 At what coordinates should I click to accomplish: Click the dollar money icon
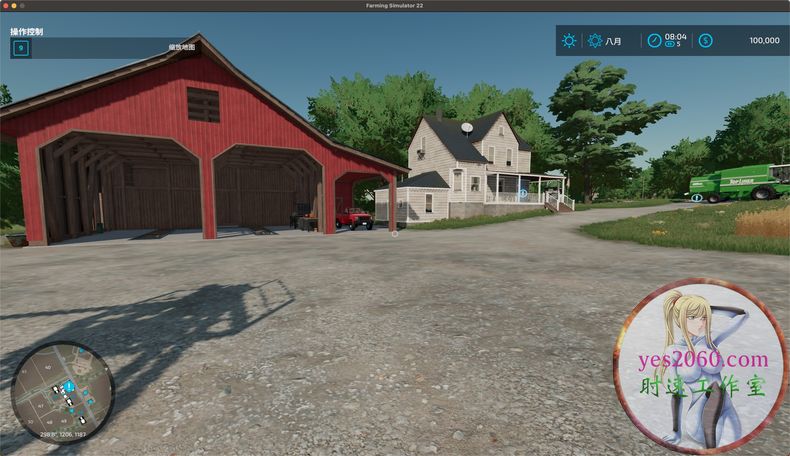click(706, 41)
